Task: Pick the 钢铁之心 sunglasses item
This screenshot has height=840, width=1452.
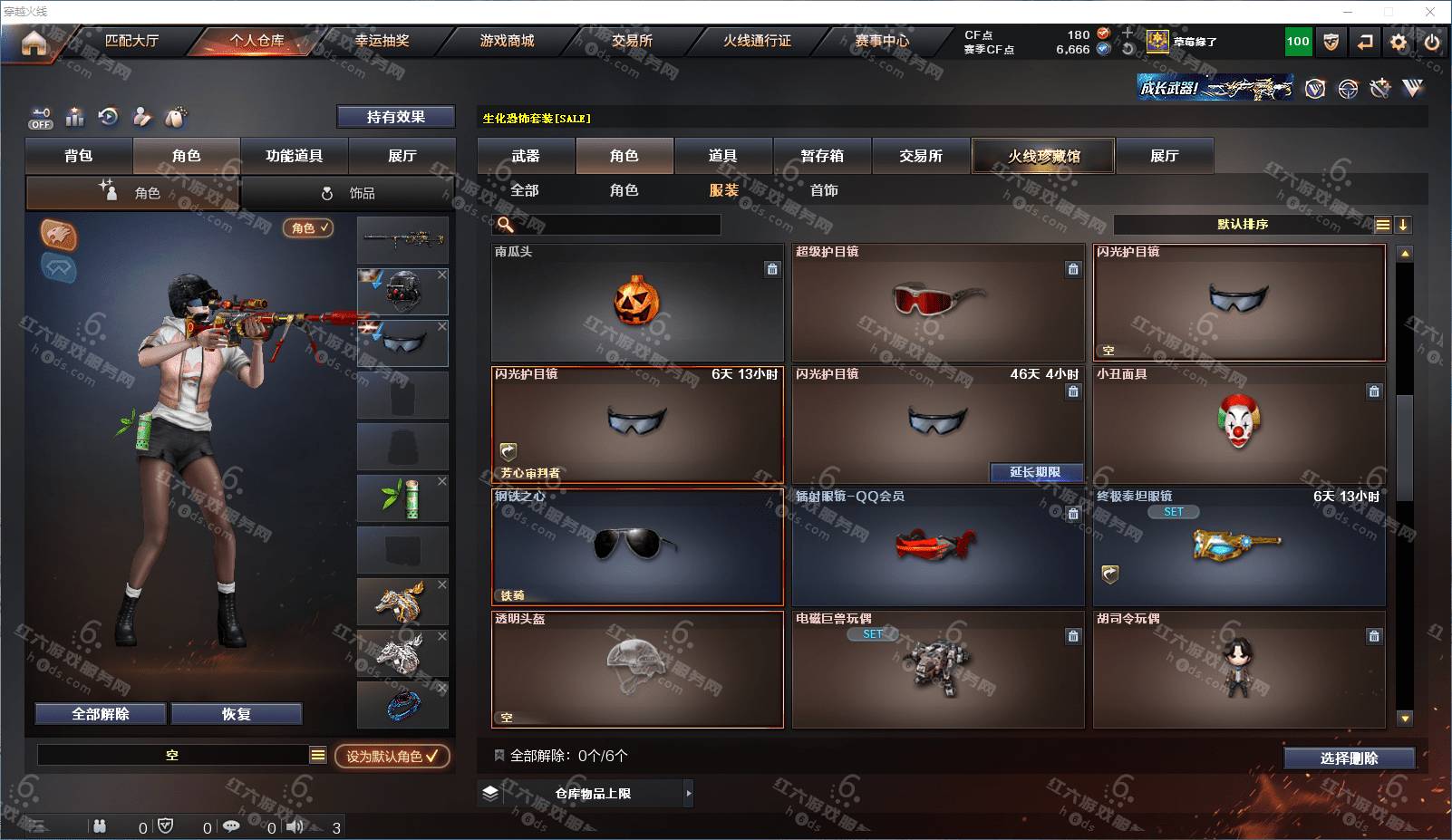Action: click(636, 546)
